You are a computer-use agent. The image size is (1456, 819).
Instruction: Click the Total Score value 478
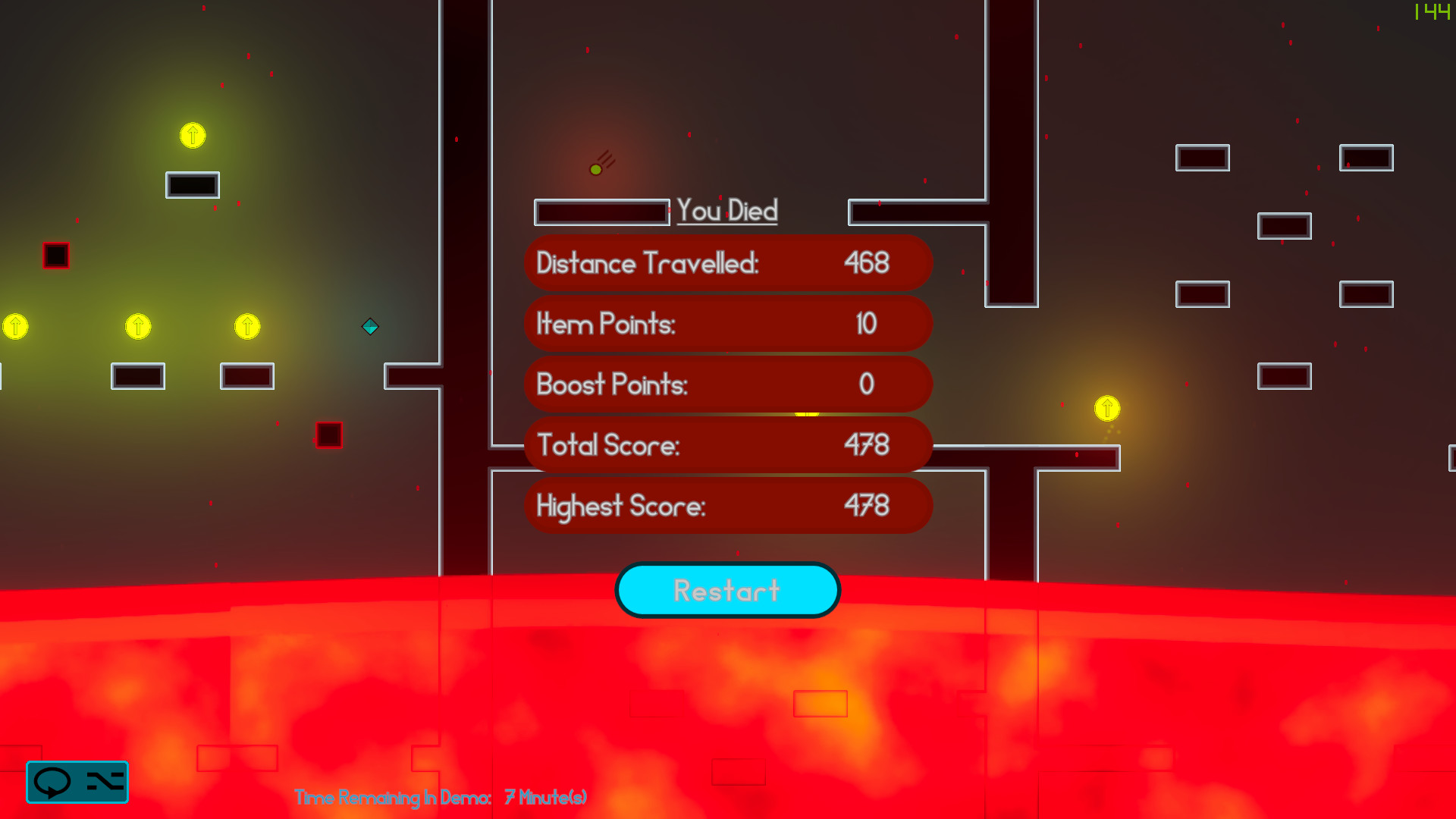coord(868,445)
